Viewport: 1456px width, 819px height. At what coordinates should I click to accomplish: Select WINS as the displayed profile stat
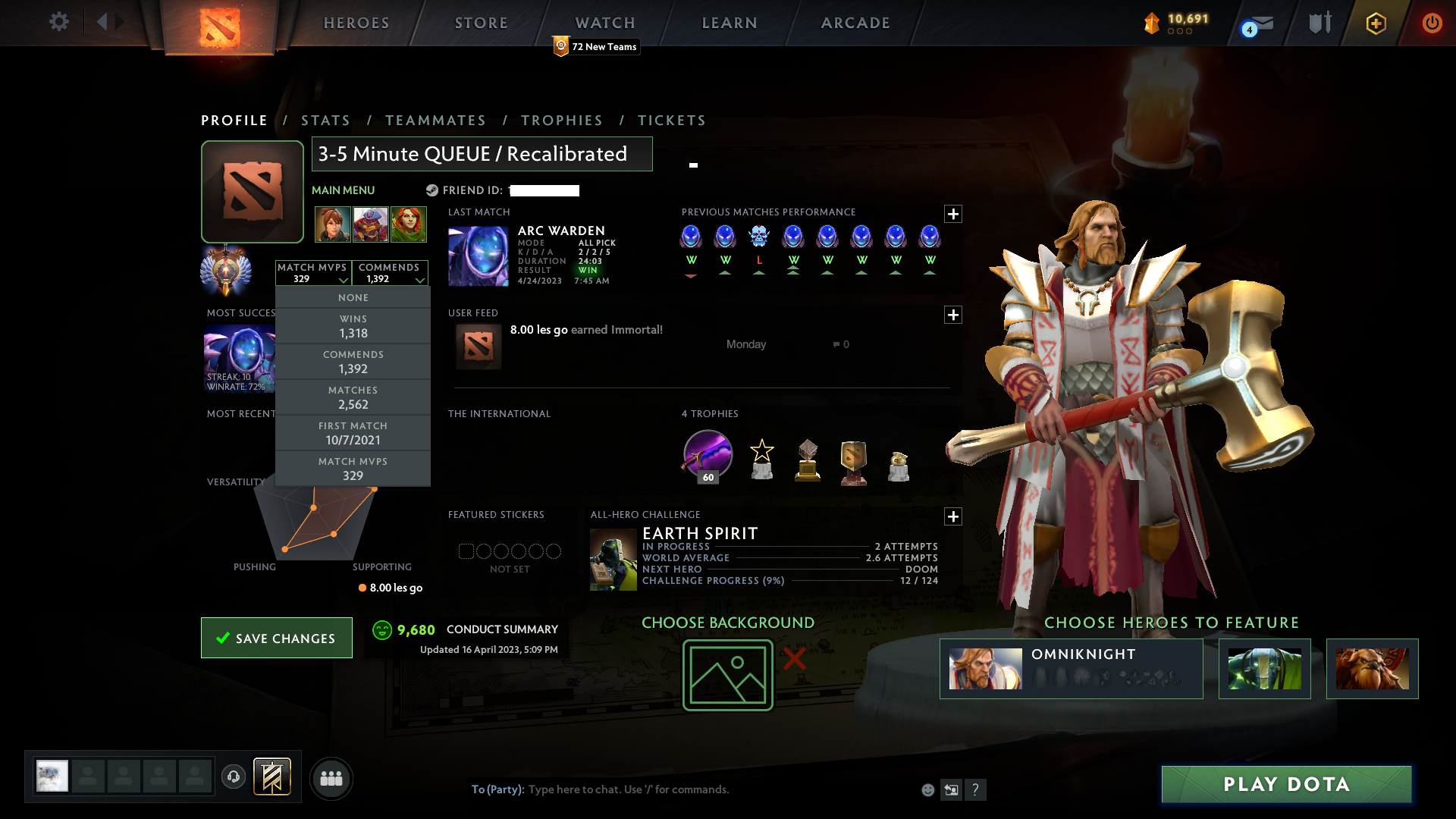[353, 326]
